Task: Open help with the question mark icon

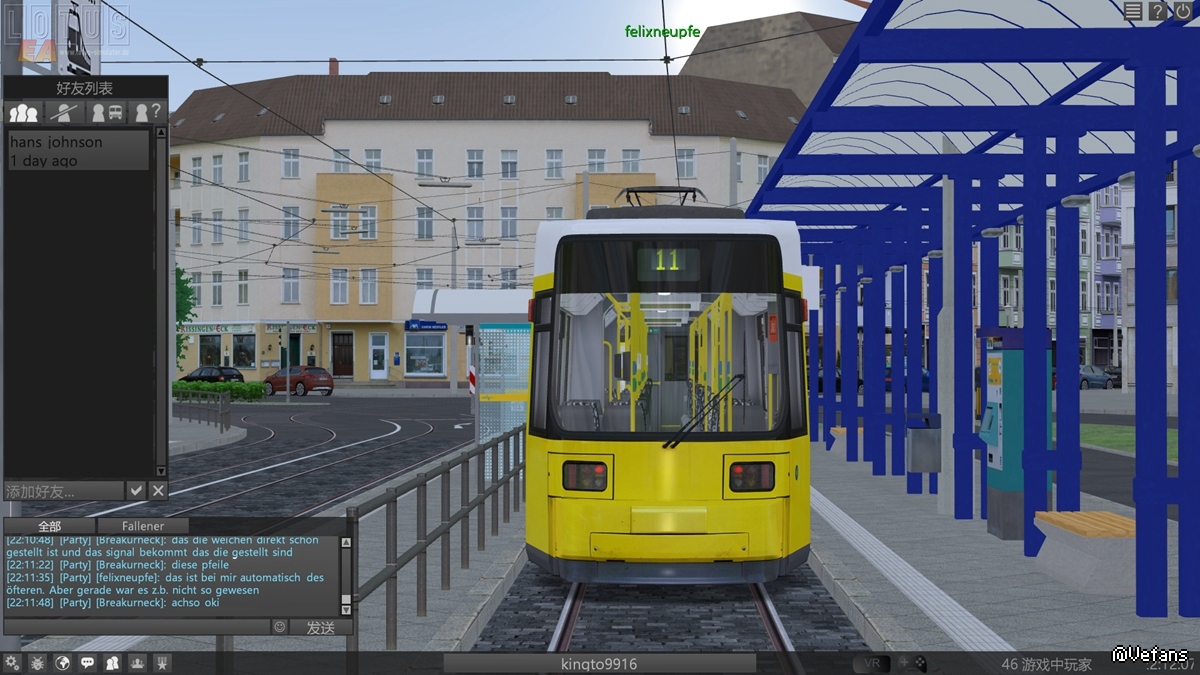Action: pyautogui.click(x=1158, y=11)
